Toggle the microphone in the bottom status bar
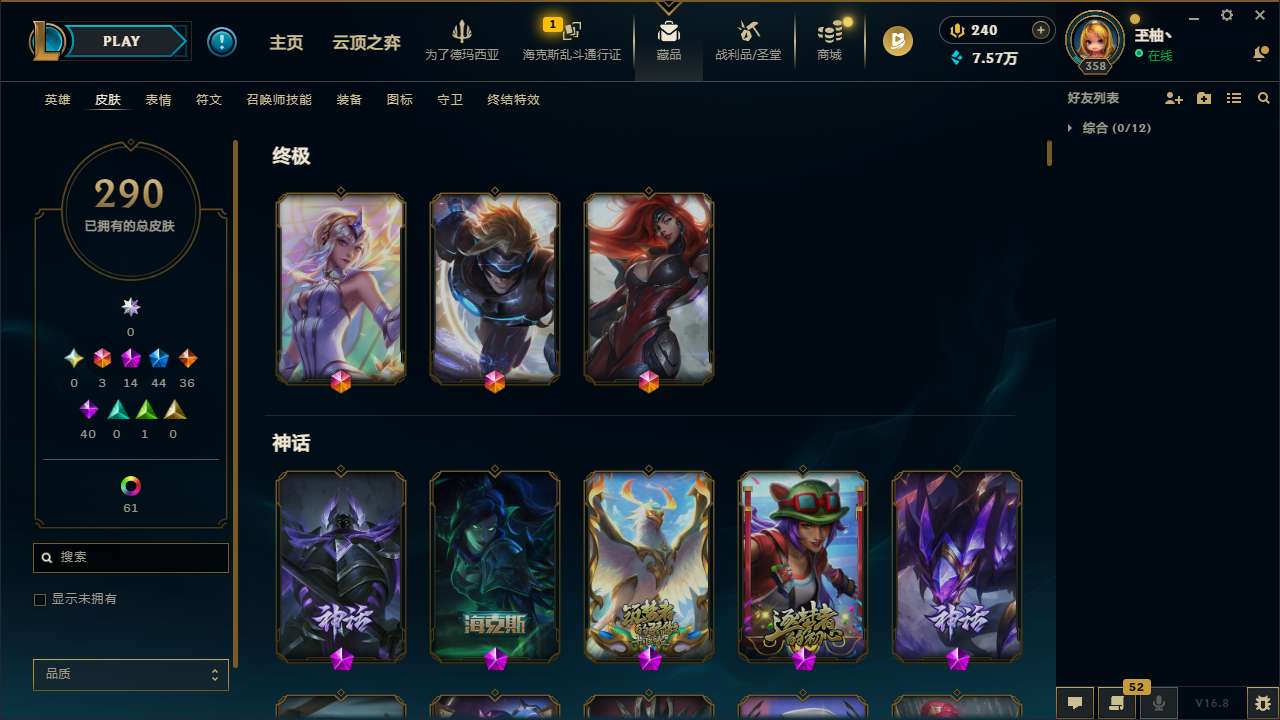The width and height of the screenshot is (1280, 720). (1158, 702)
